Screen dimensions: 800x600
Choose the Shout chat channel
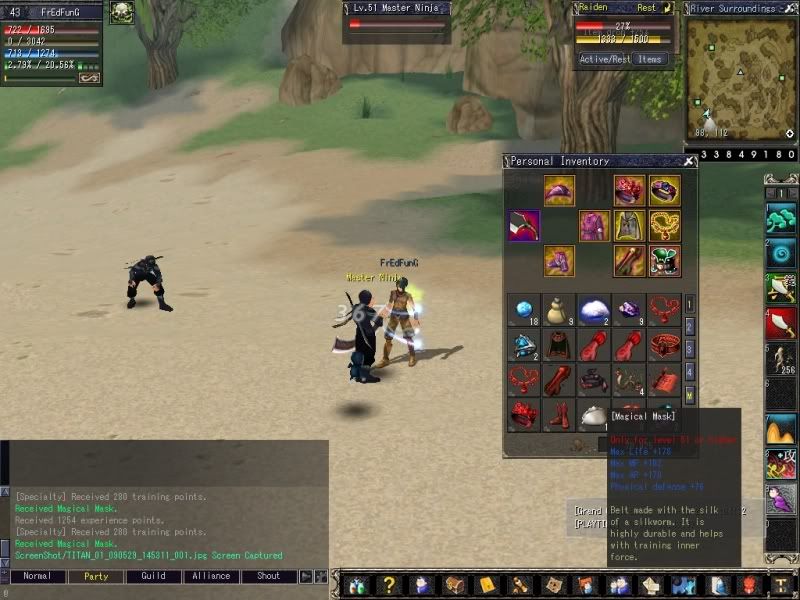[x=269, y=577]
